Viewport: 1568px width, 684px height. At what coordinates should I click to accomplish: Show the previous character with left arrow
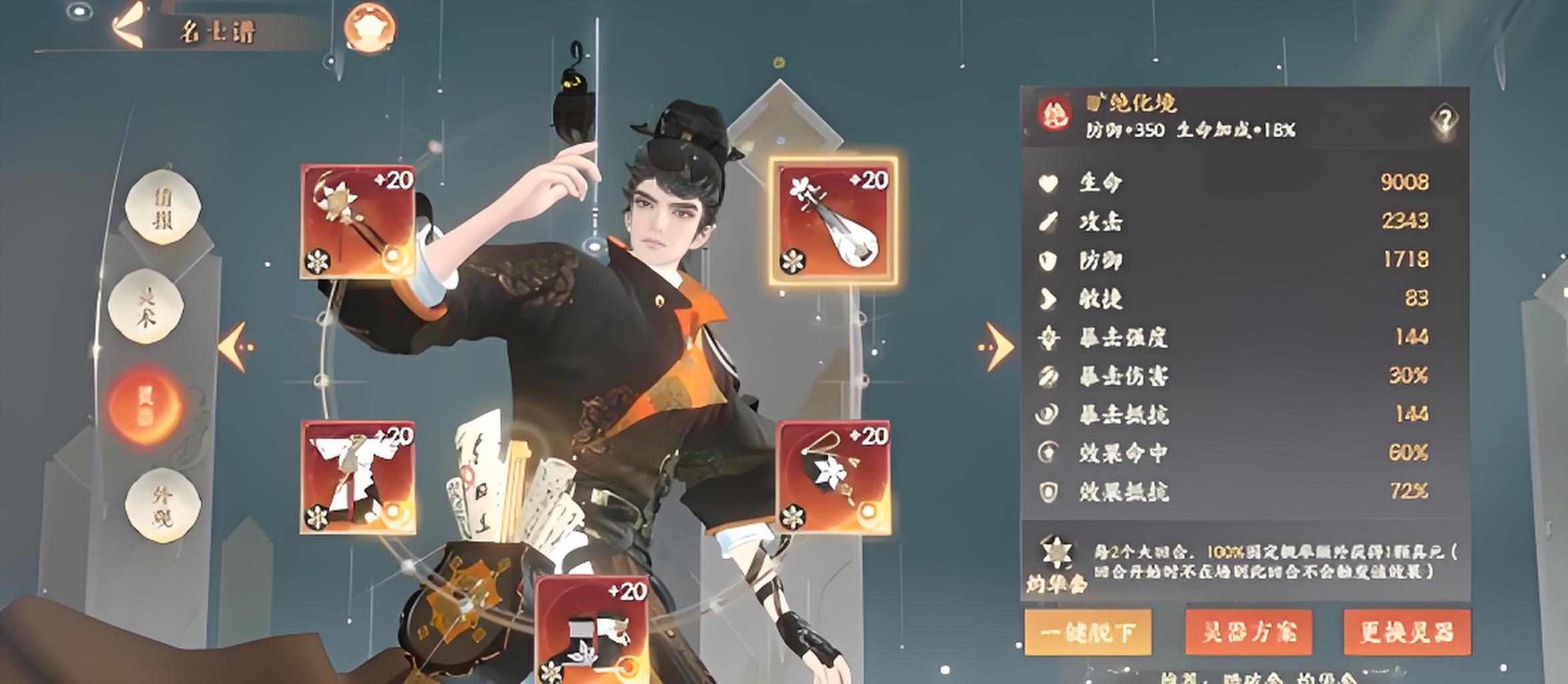pos(236,347)
